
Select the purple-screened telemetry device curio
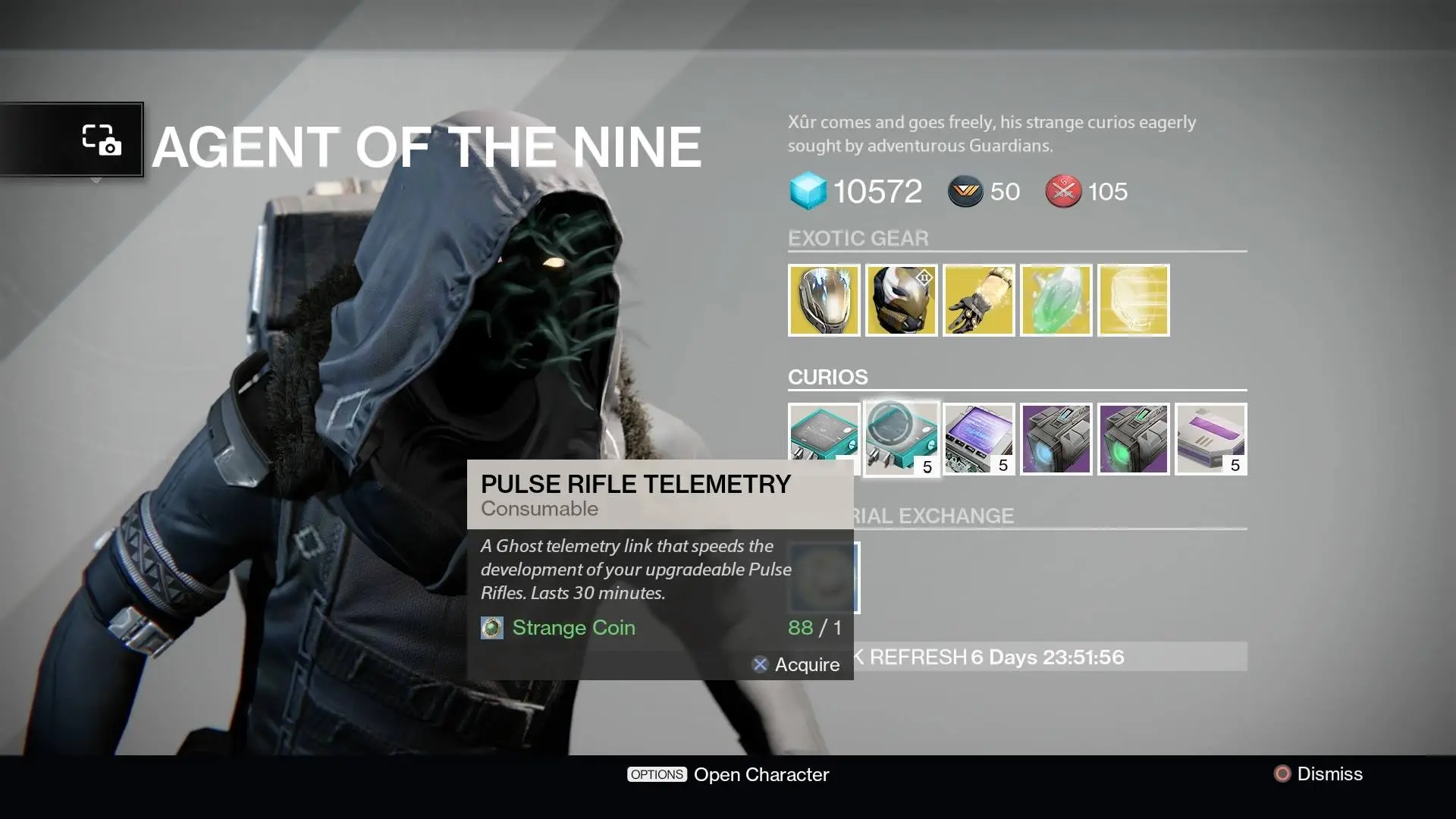(978, 439)
